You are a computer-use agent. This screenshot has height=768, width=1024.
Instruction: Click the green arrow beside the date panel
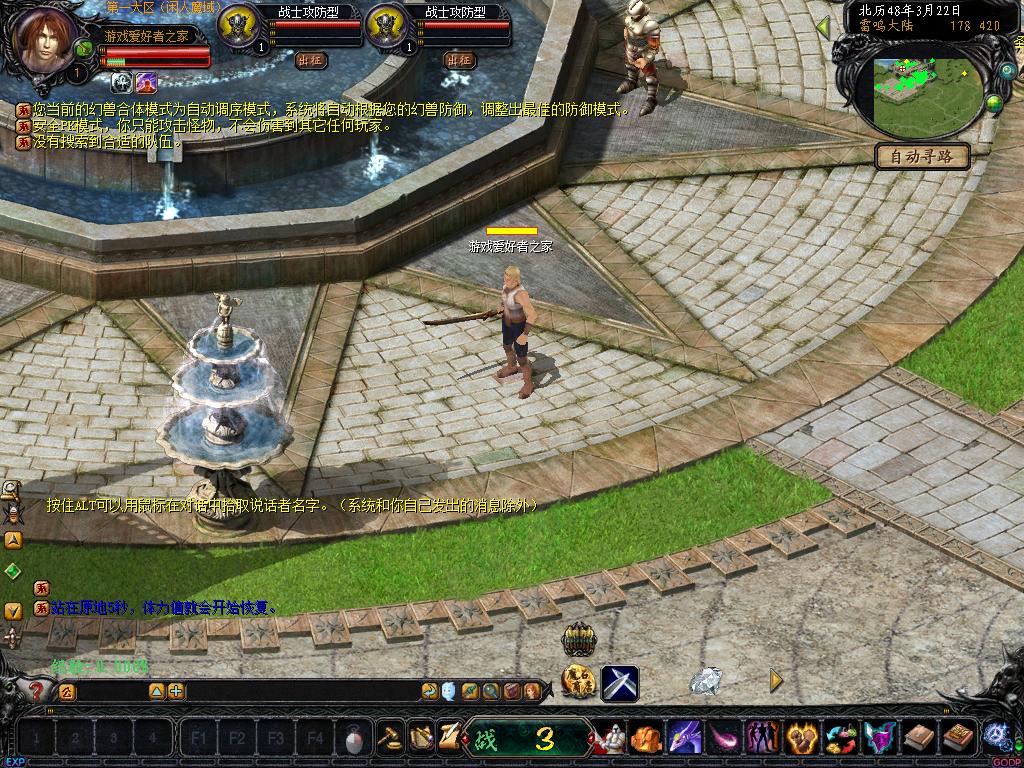pyautogui.click(x=824, y=27)
